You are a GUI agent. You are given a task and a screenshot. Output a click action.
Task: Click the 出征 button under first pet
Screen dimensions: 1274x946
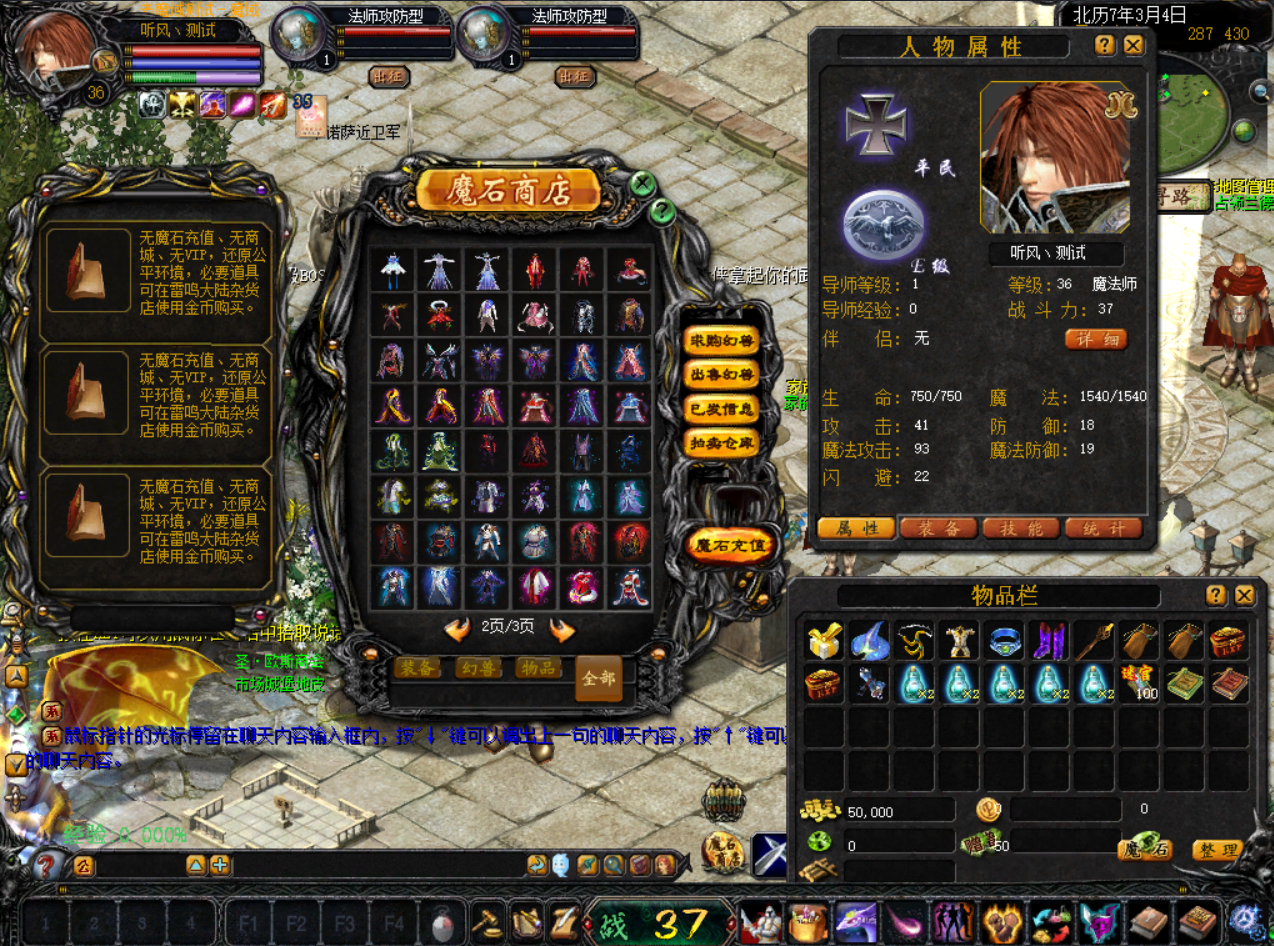click(389, 76)
